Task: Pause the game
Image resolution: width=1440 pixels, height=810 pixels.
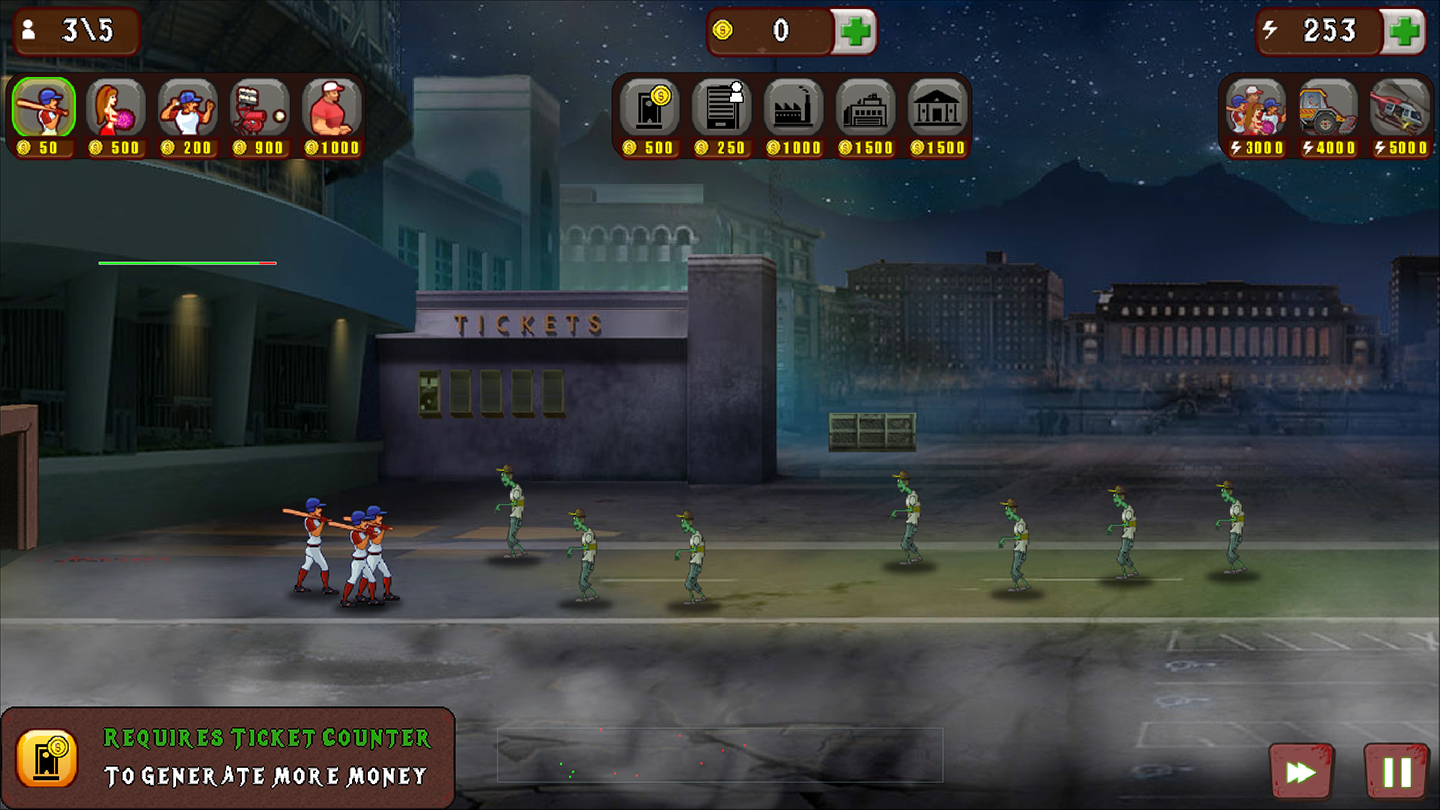Action: click(x=1396, y=772)
